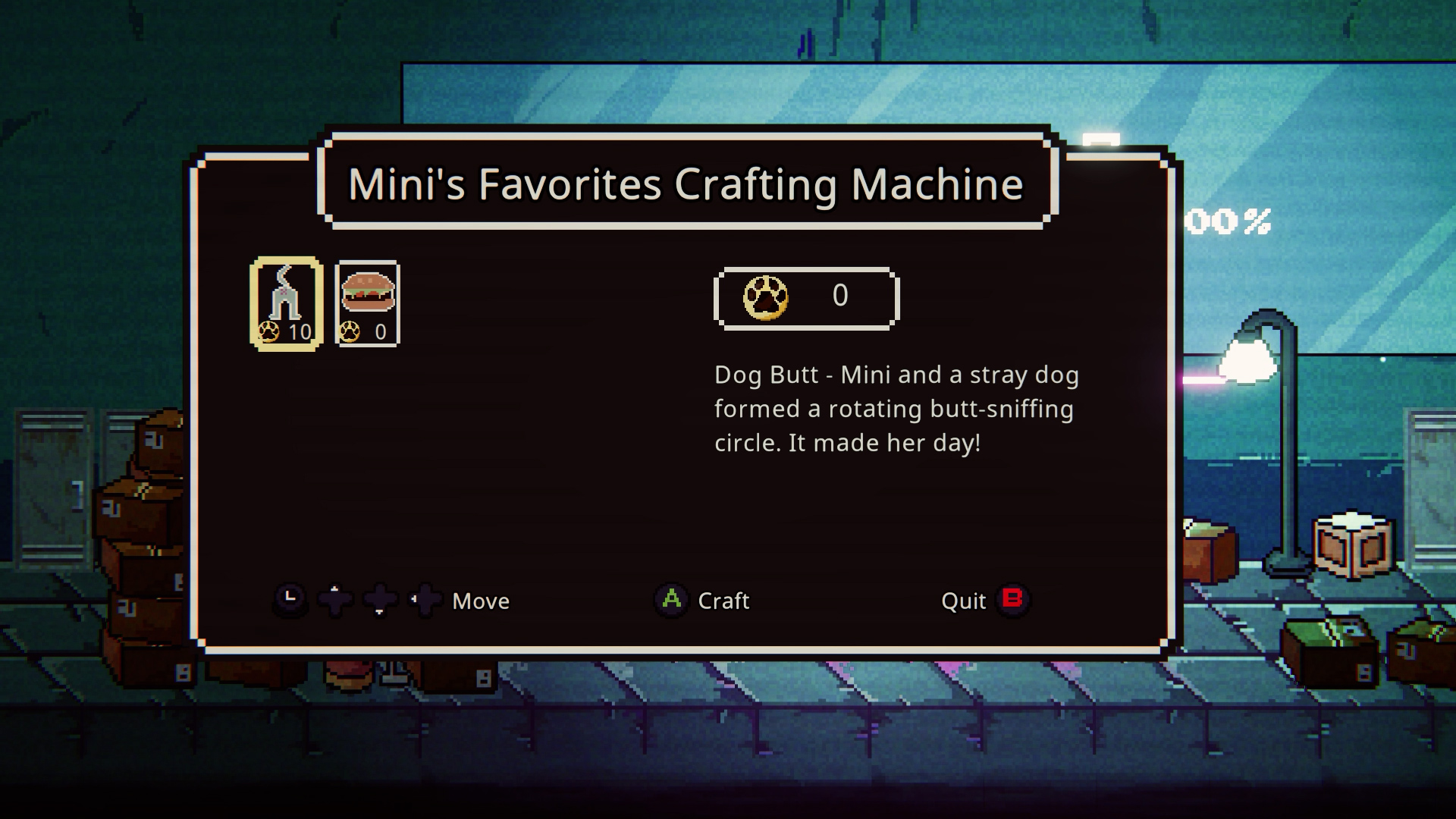Click the red B Quit button icon
The image size is (1456, 819).
point(1013,601)
